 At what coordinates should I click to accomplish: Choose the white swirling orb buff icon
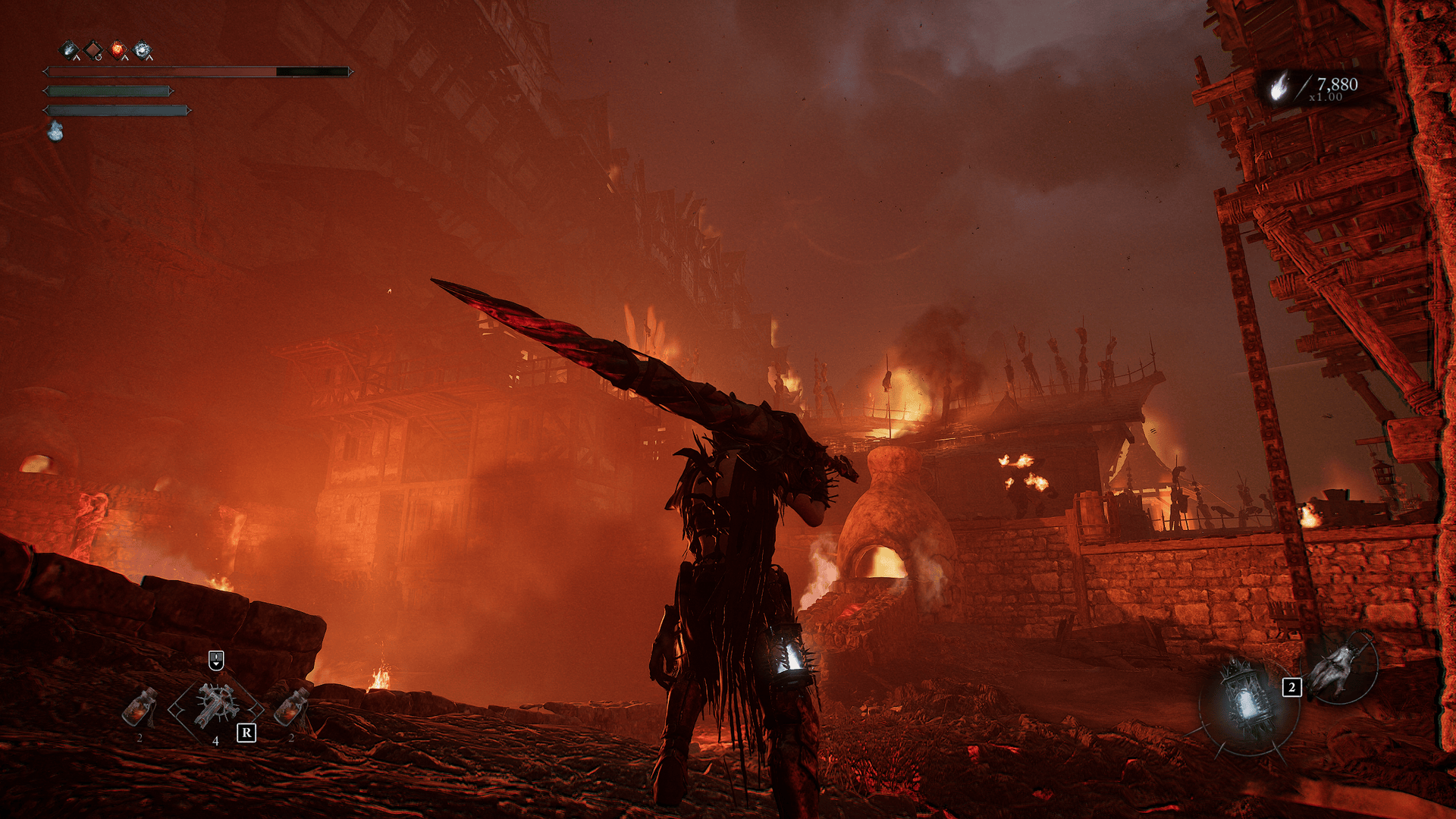(x=142, y=50)
